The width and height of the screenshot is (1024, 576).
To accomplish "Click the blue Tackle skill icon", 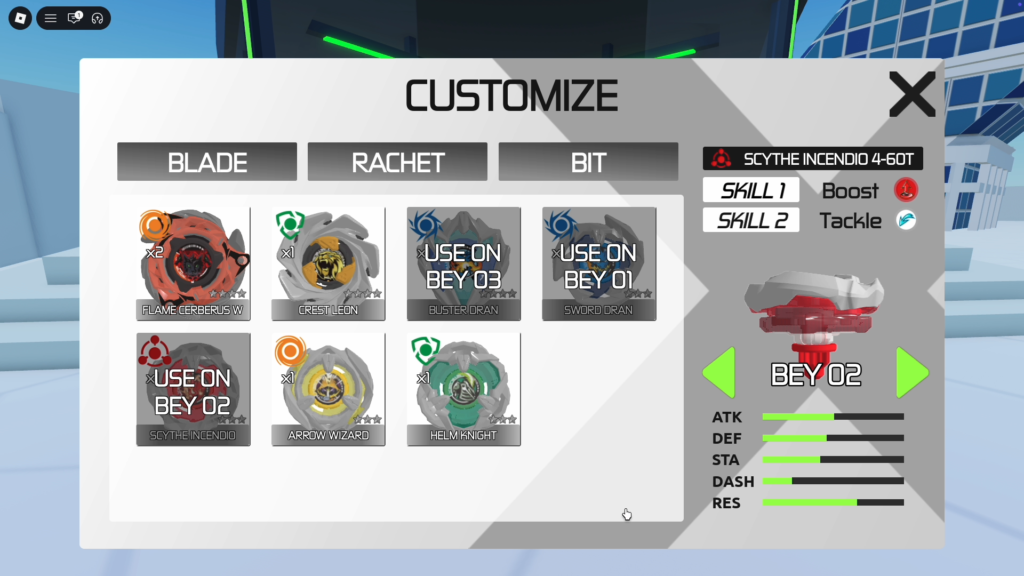I will coord(906,220).
